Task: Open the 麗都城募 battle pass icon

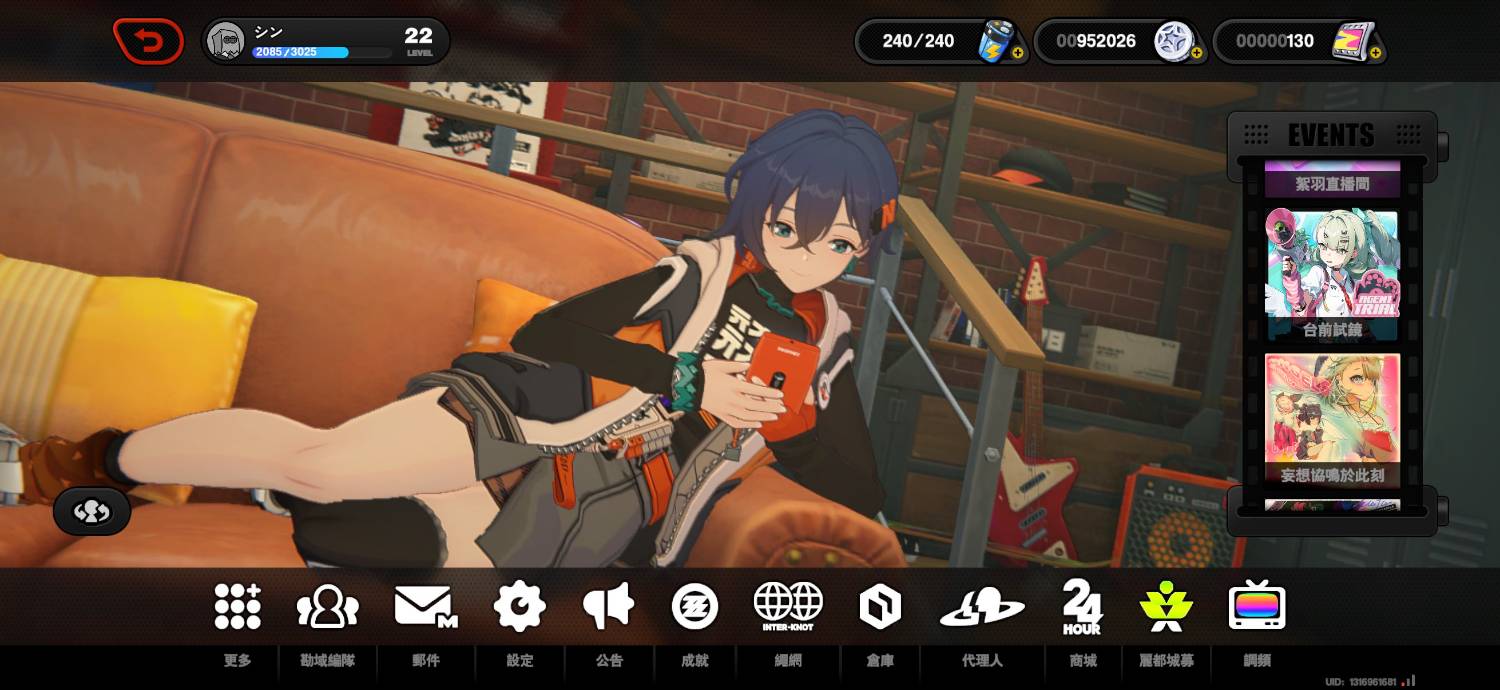Action: point(1166,606)
